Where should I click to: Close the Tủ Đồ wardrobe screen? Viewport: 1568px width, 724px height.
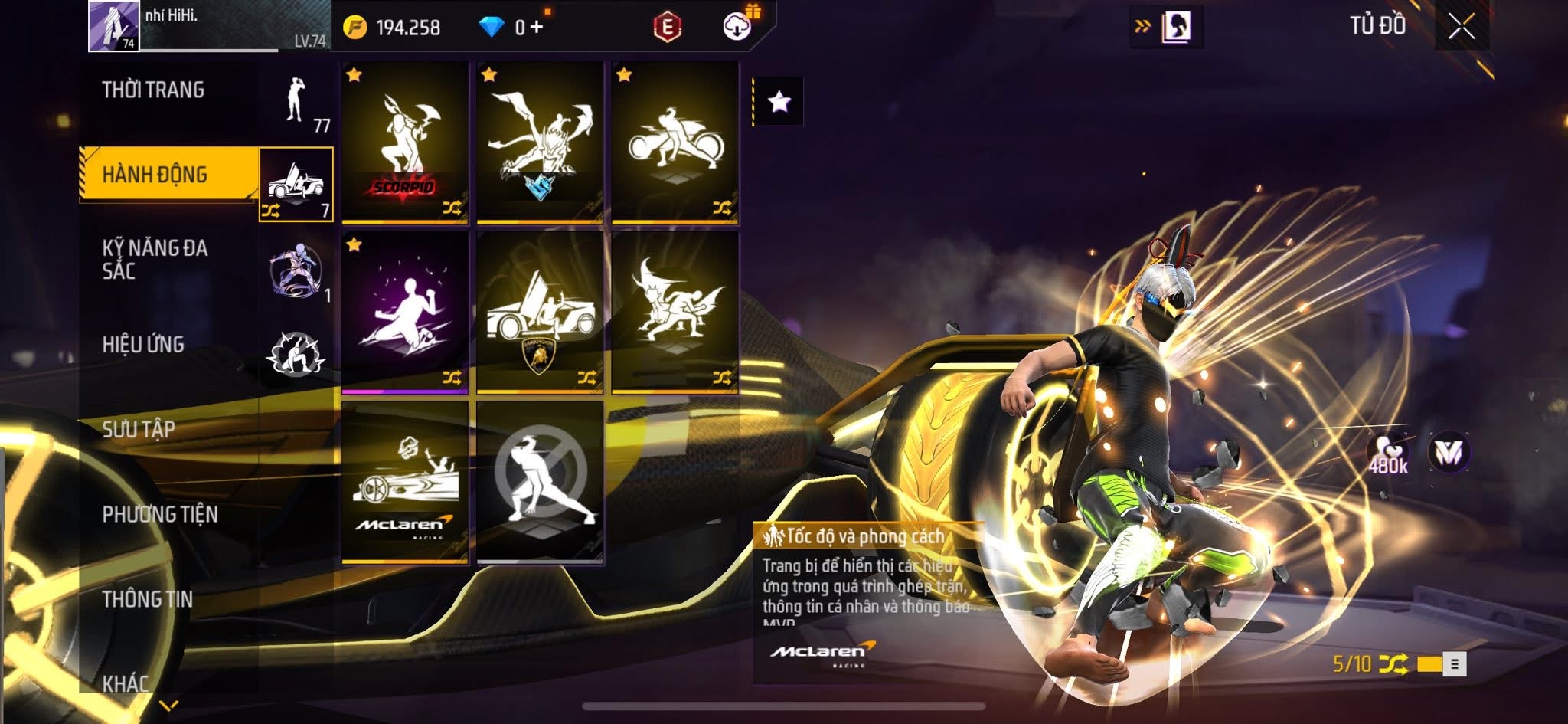pos(1461,27)
